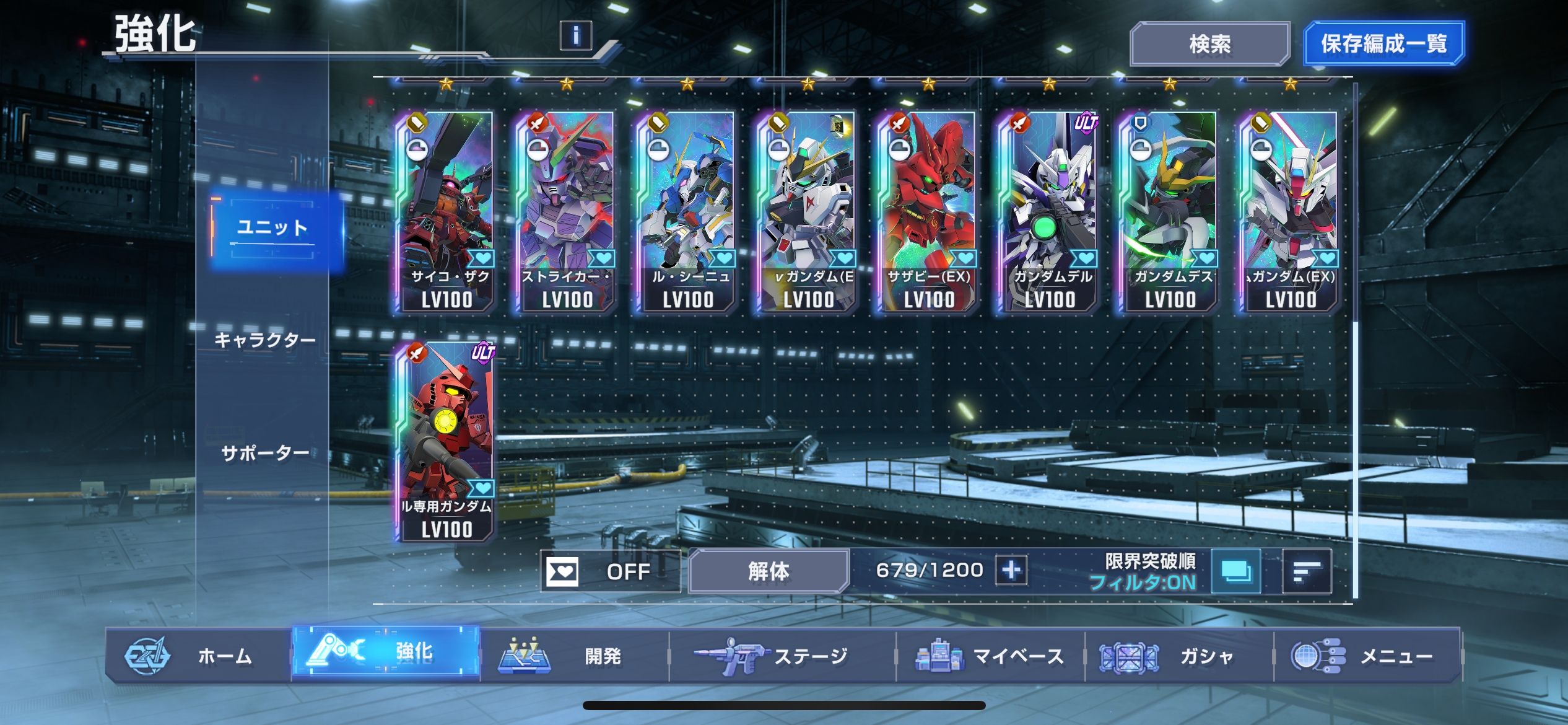The width and height of the screenshot is (1568, 725).
Task: Pick the red 専用ガンダム ULT card
Action: [x=446, y=441]
